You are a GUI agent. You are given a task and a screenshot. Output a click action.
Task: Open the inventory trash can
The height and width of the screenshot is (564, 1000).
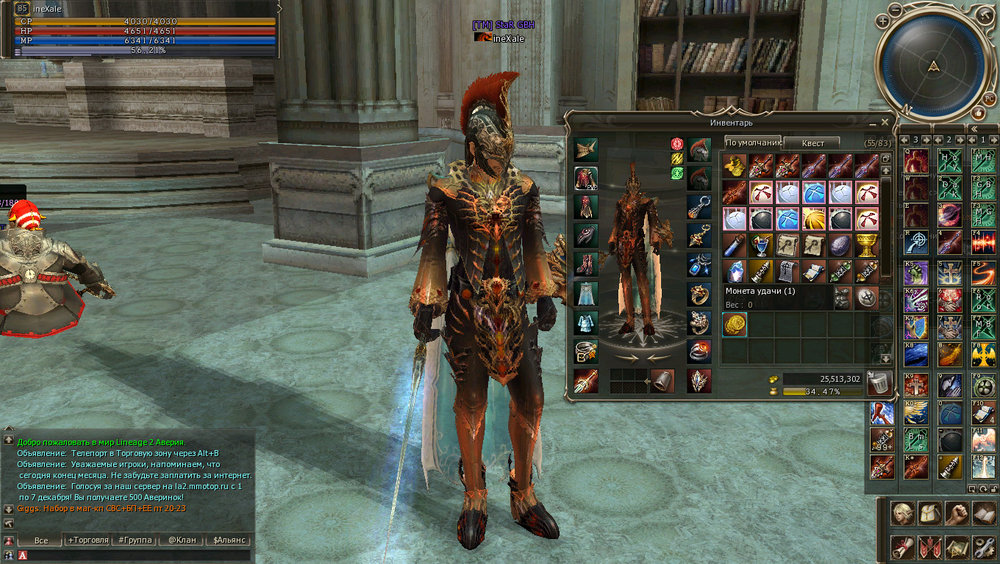[879, 383]
